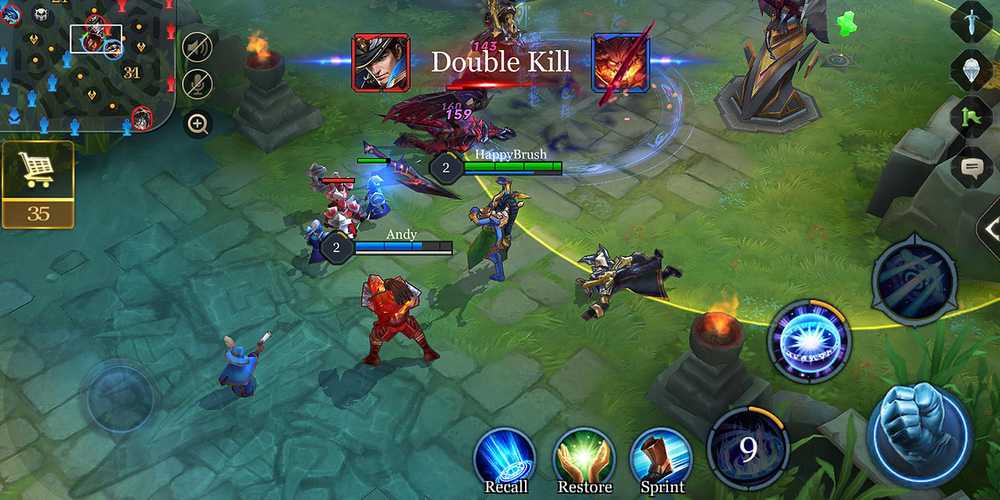Click the battlefield minimap
The height and width of the screenshot is (500, 1000).
(85, 65)
